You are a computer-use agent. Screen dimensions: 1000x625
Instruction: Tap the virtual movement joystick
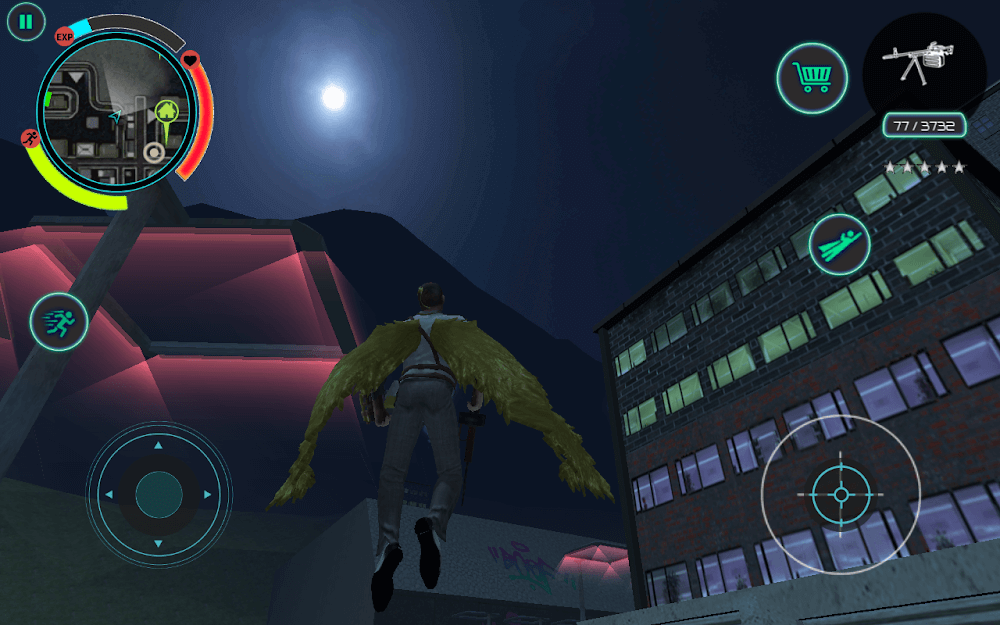point(159,494)
